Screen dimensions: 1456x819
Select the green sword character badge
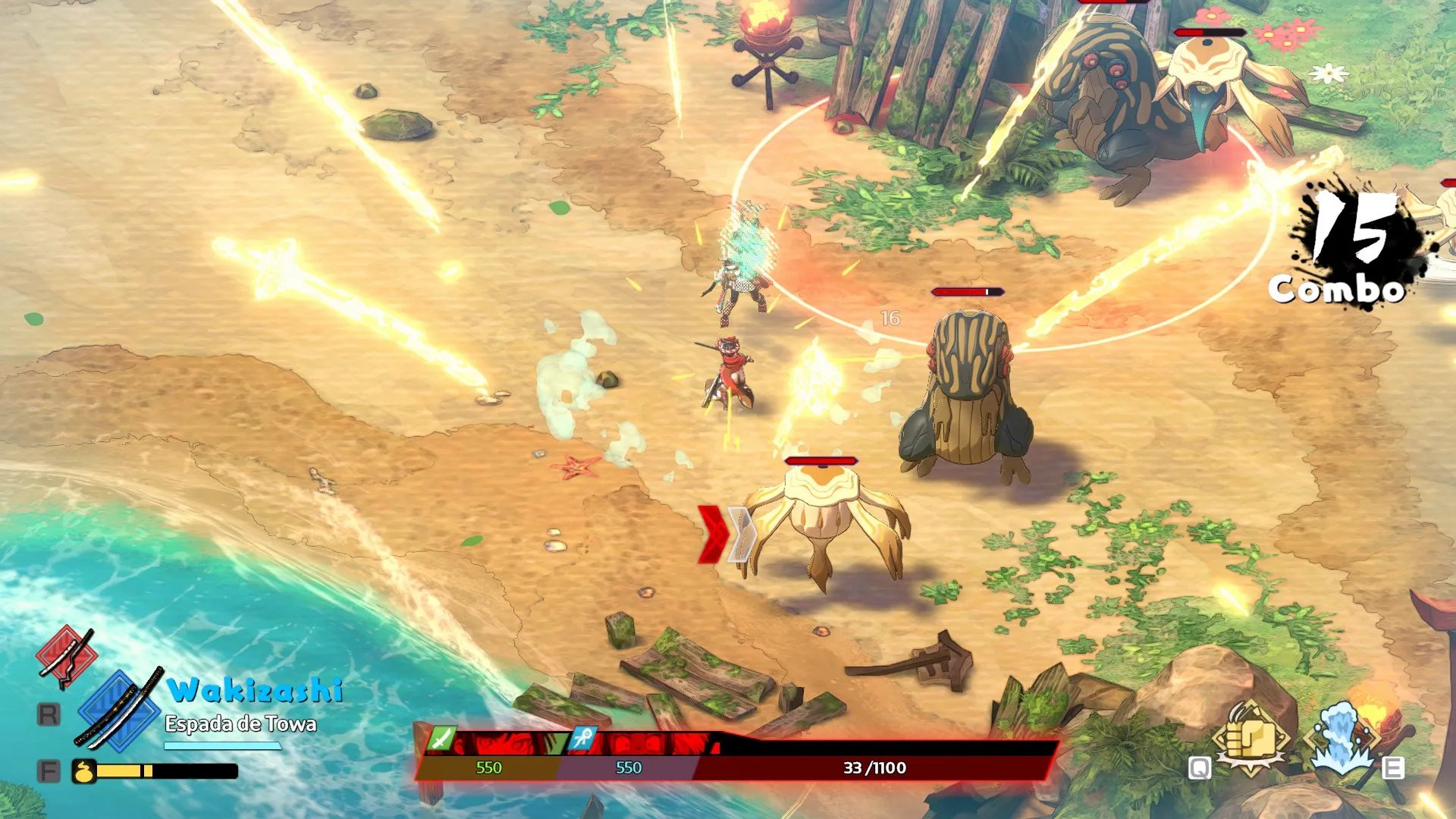pyautogui.click(x=442, y=738)
